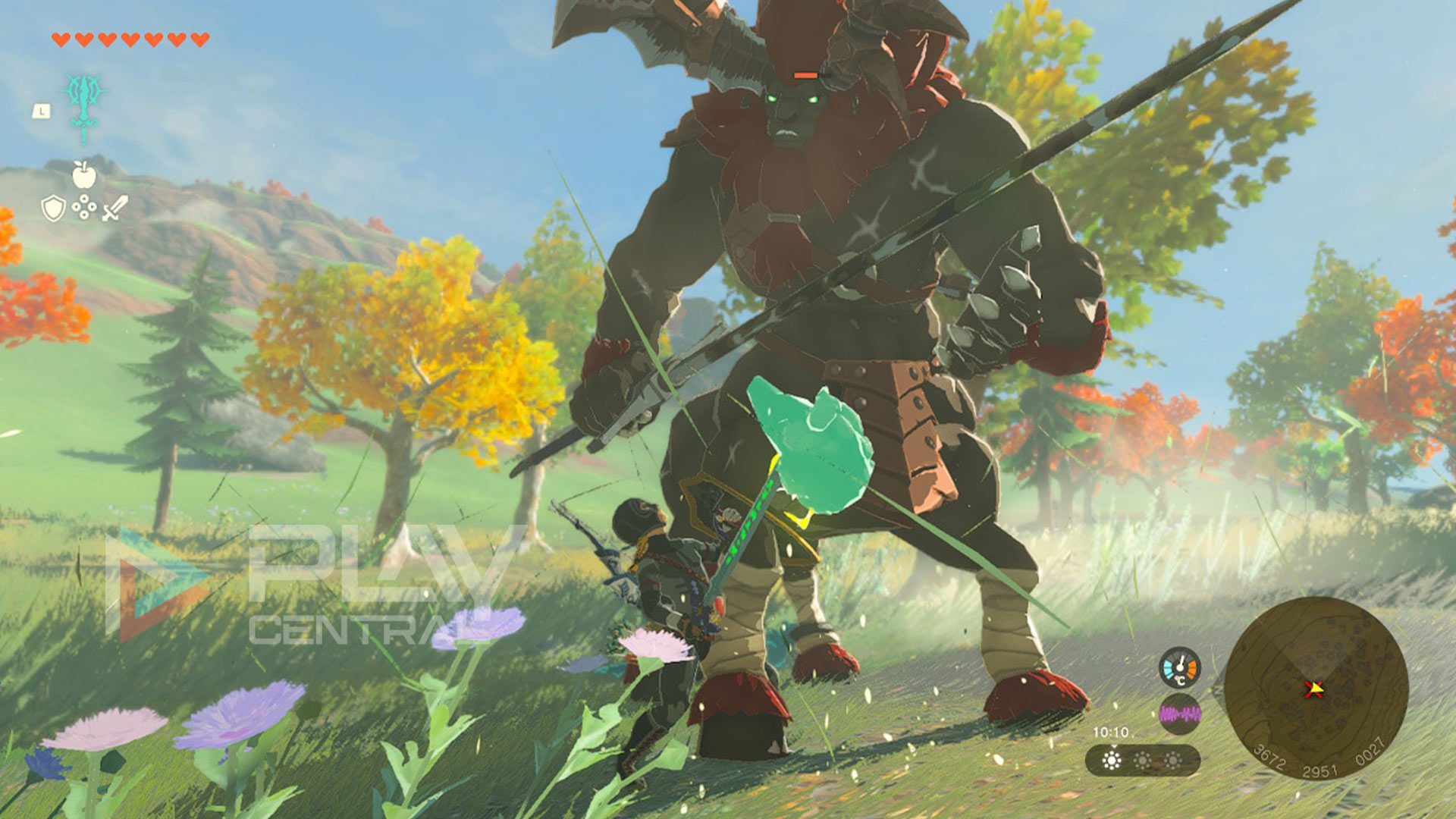The height and width of the screenshot is (819, 1456).
Task: Click the enemy health bar above boss
Action: point(807,76)
